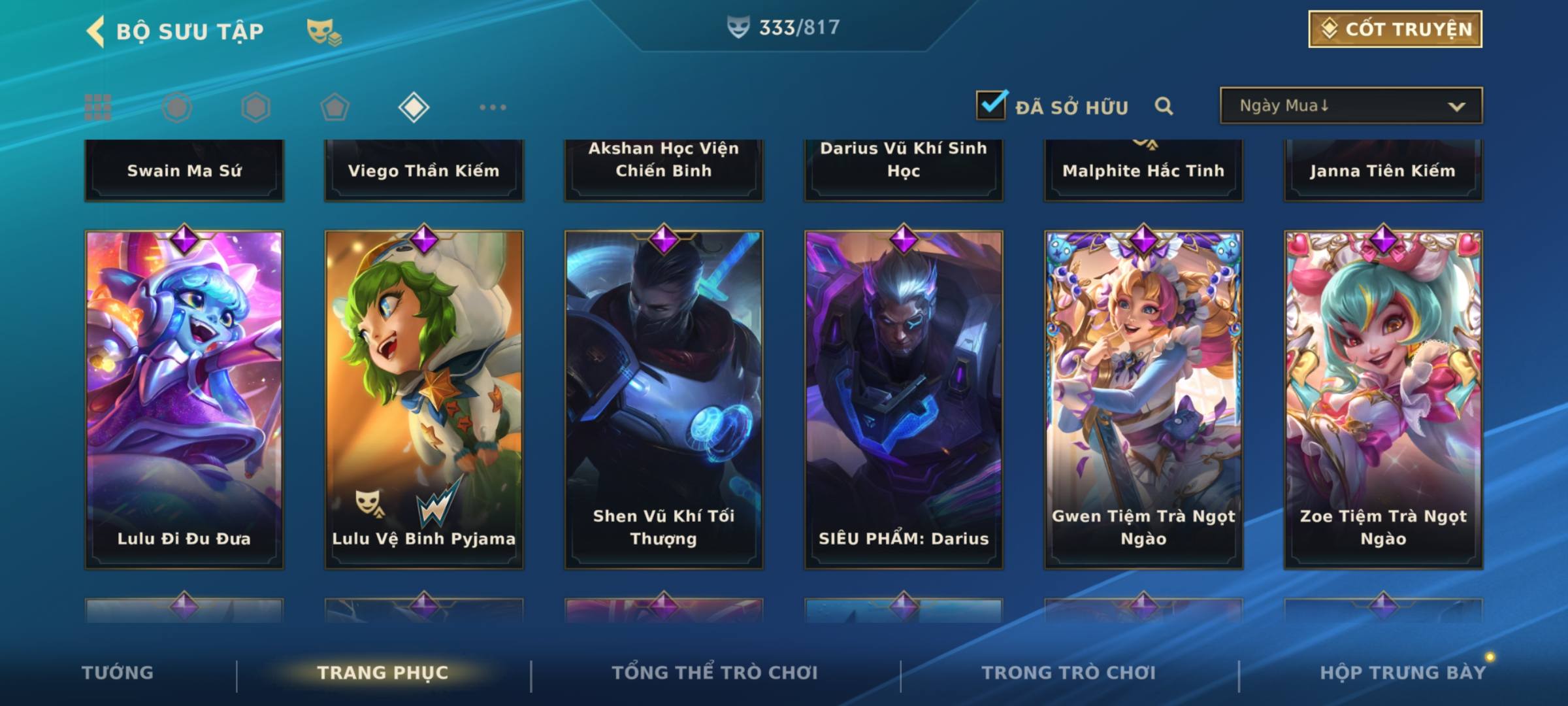The width and height of the screenshot is (1568, 706).
Task: Select the SIÊU PHẨM: Darius skin
Action: 904,399
